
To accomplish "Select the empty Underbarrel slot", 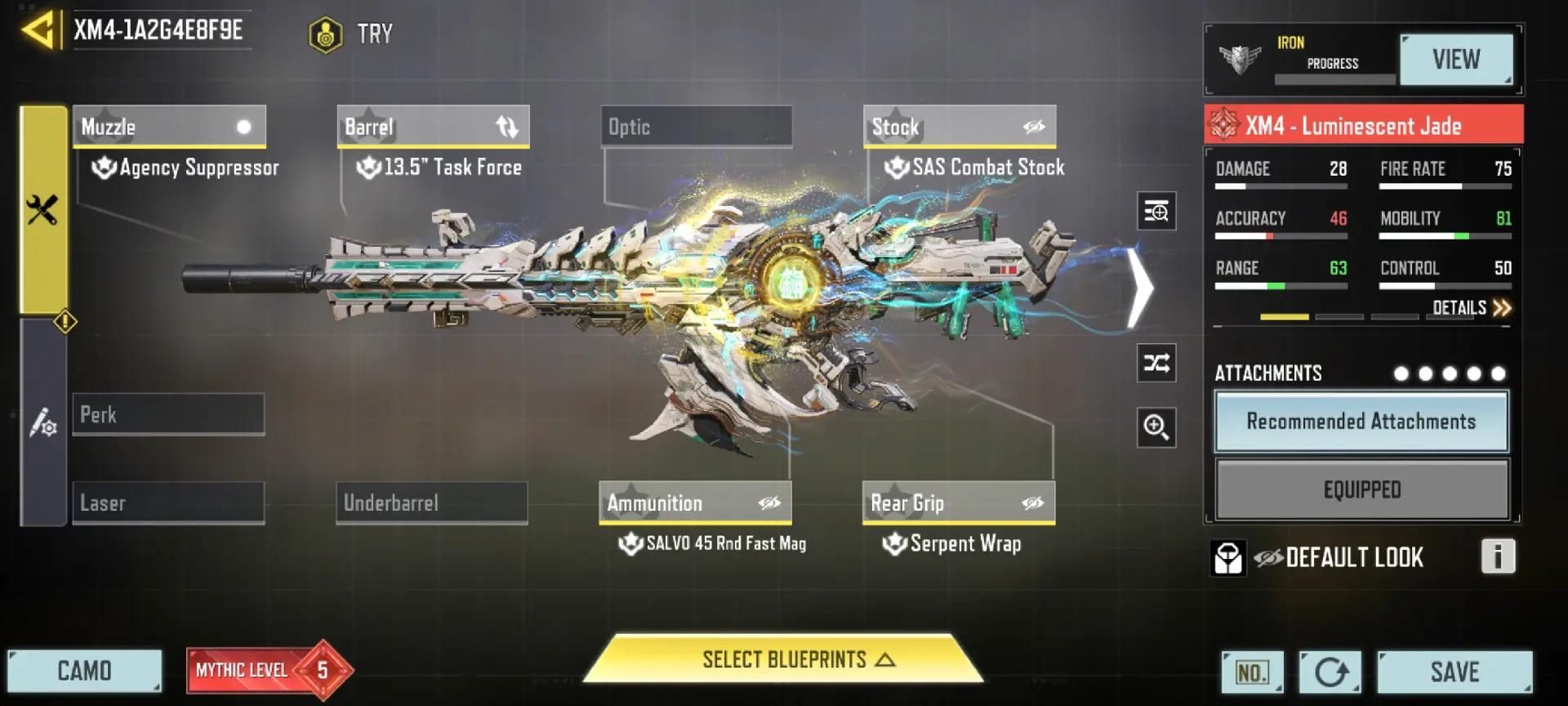I will coord(431,503).
